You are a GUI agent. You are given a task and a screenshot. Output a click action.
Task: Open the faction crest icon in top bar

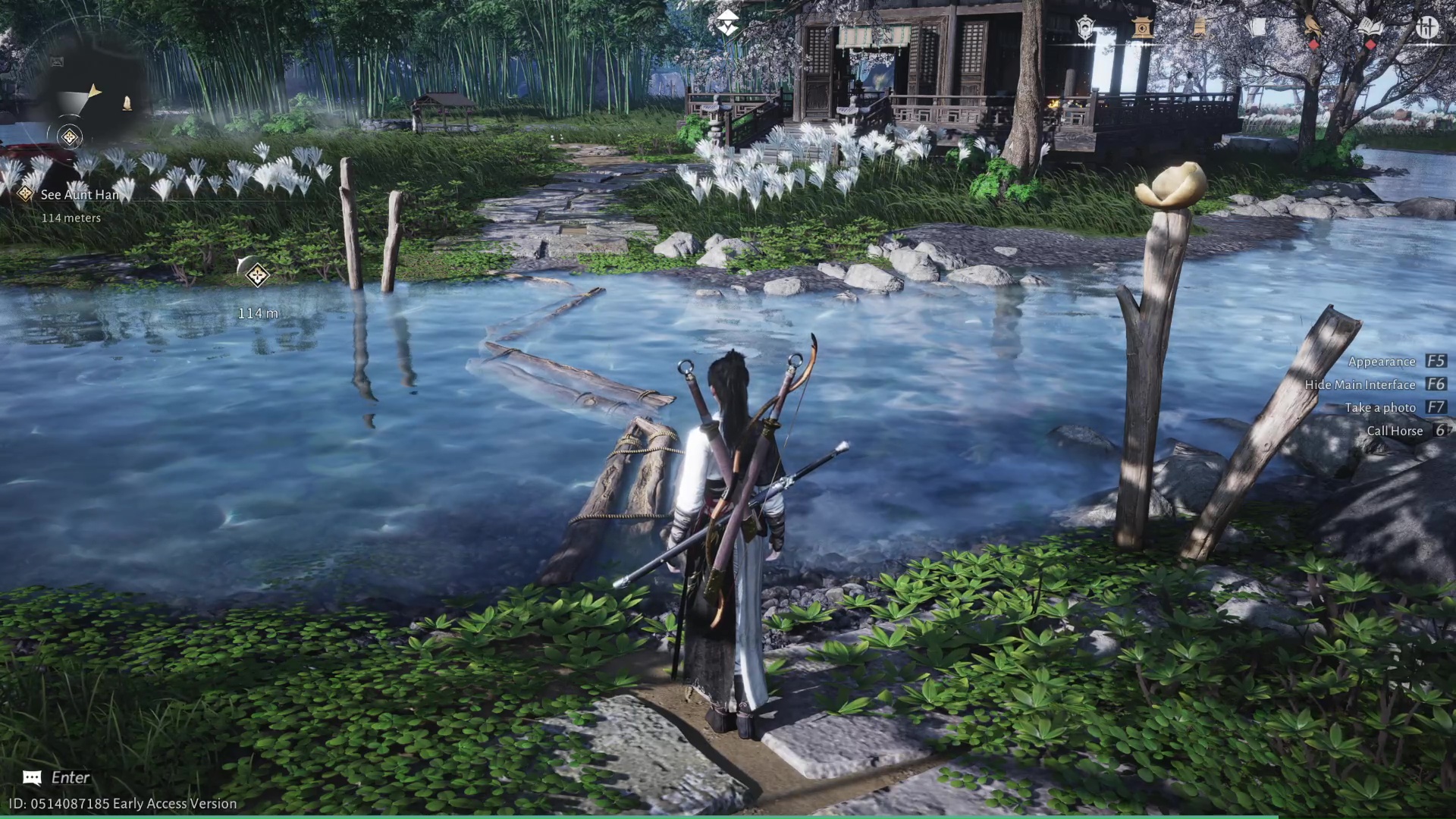pos(1085,27)
